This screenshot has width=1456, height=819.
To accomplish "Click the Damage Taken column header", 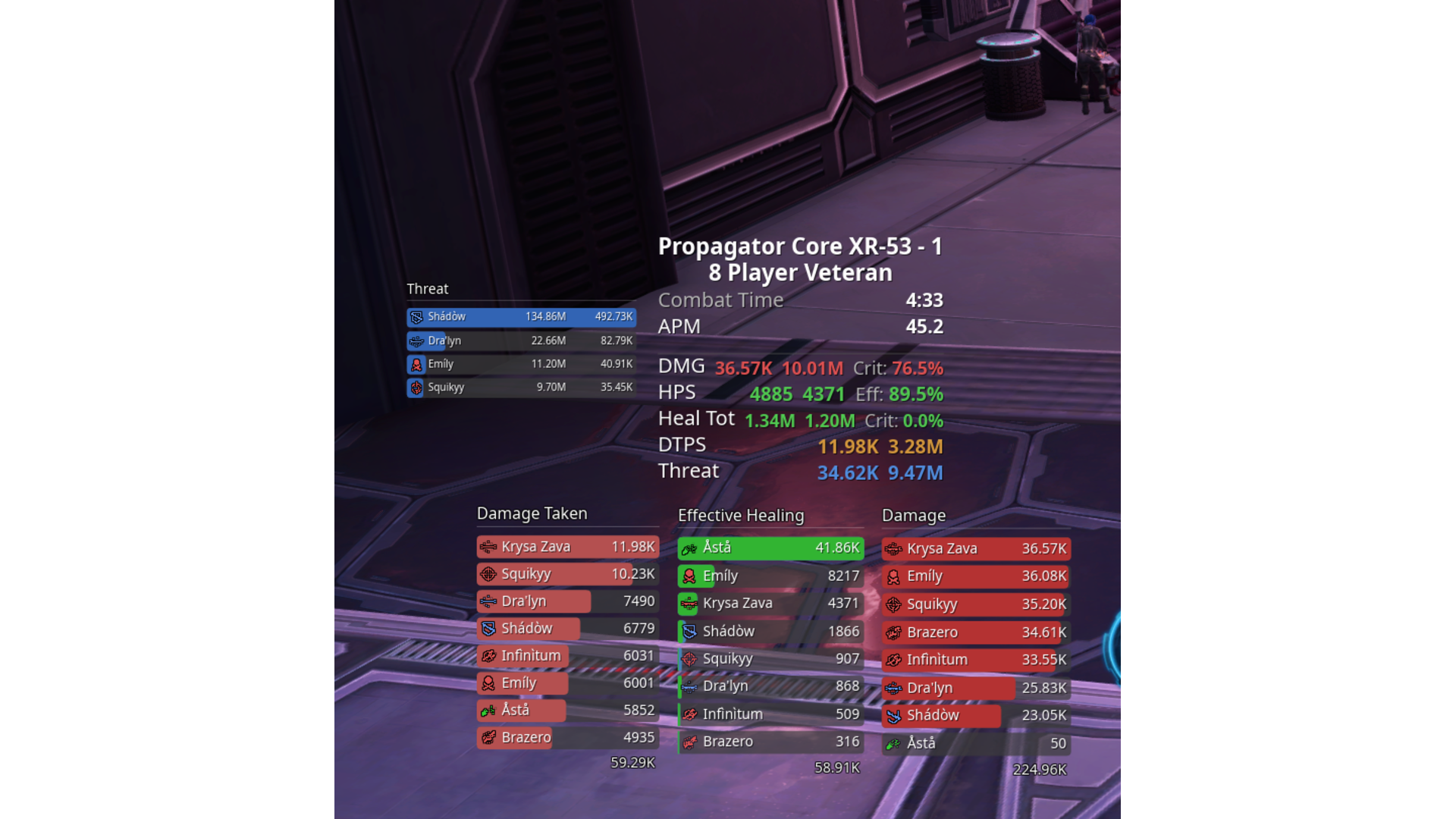I will pos(532,513).
